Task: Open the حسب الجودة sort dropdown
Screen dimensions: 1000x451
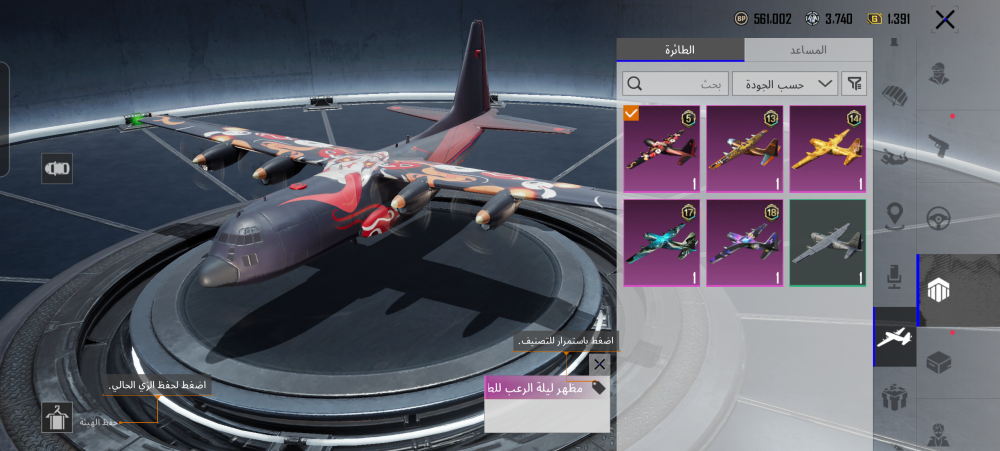Action: [x=785, y=84]
